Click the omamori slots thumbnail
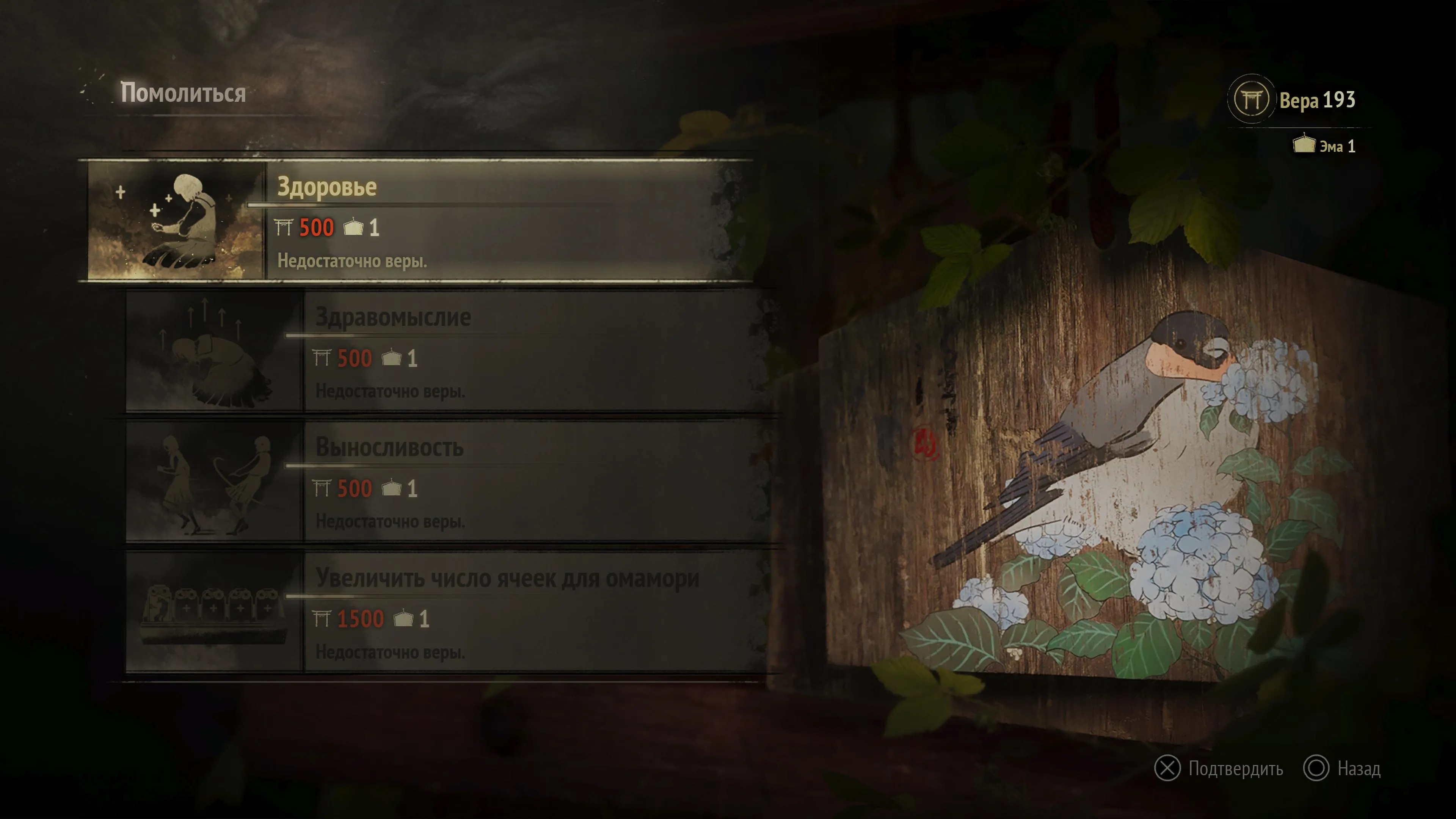1456x819 pixels. pos(213,613)
